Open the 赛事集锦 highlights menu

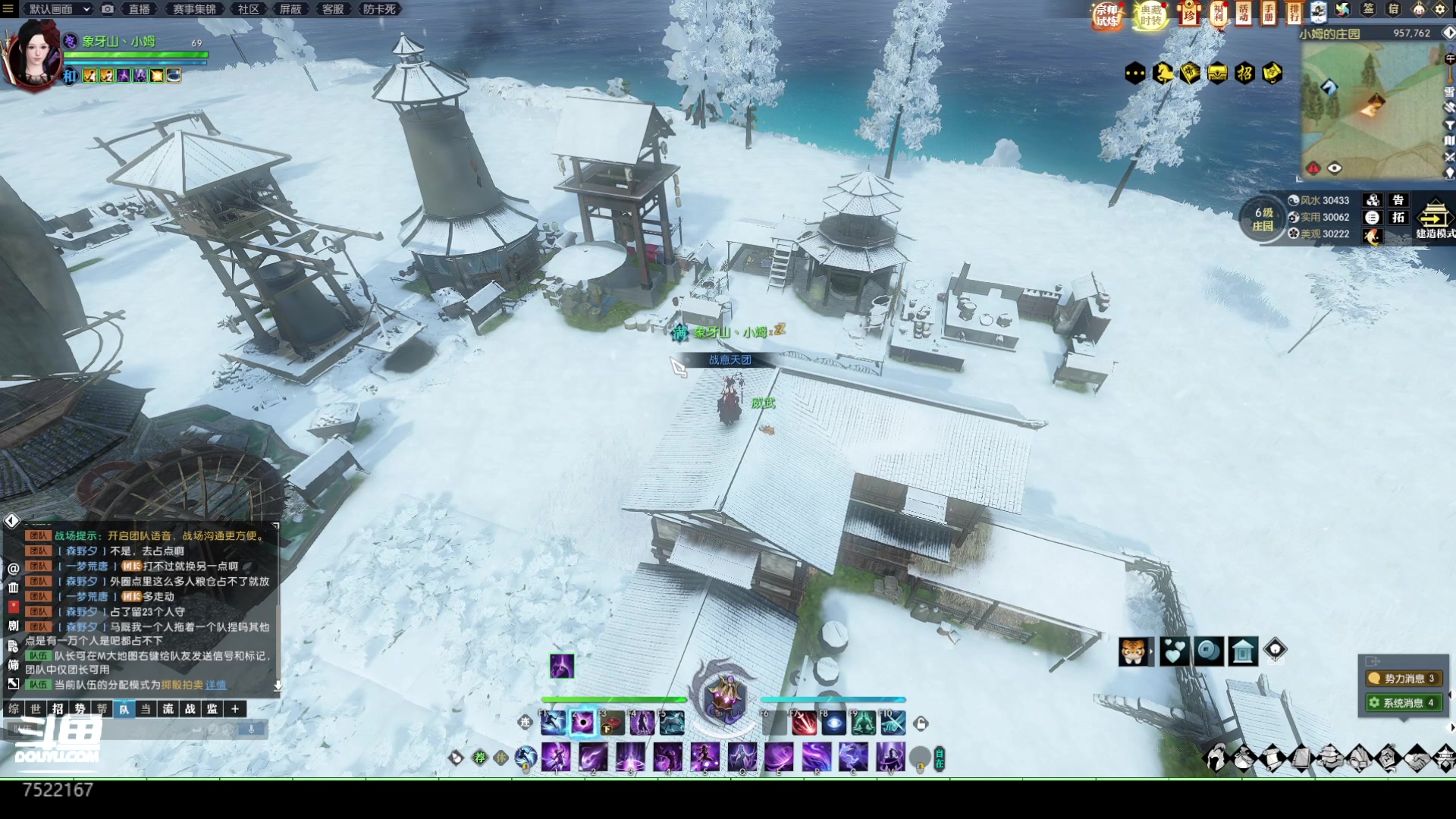(x=194, y=9)
